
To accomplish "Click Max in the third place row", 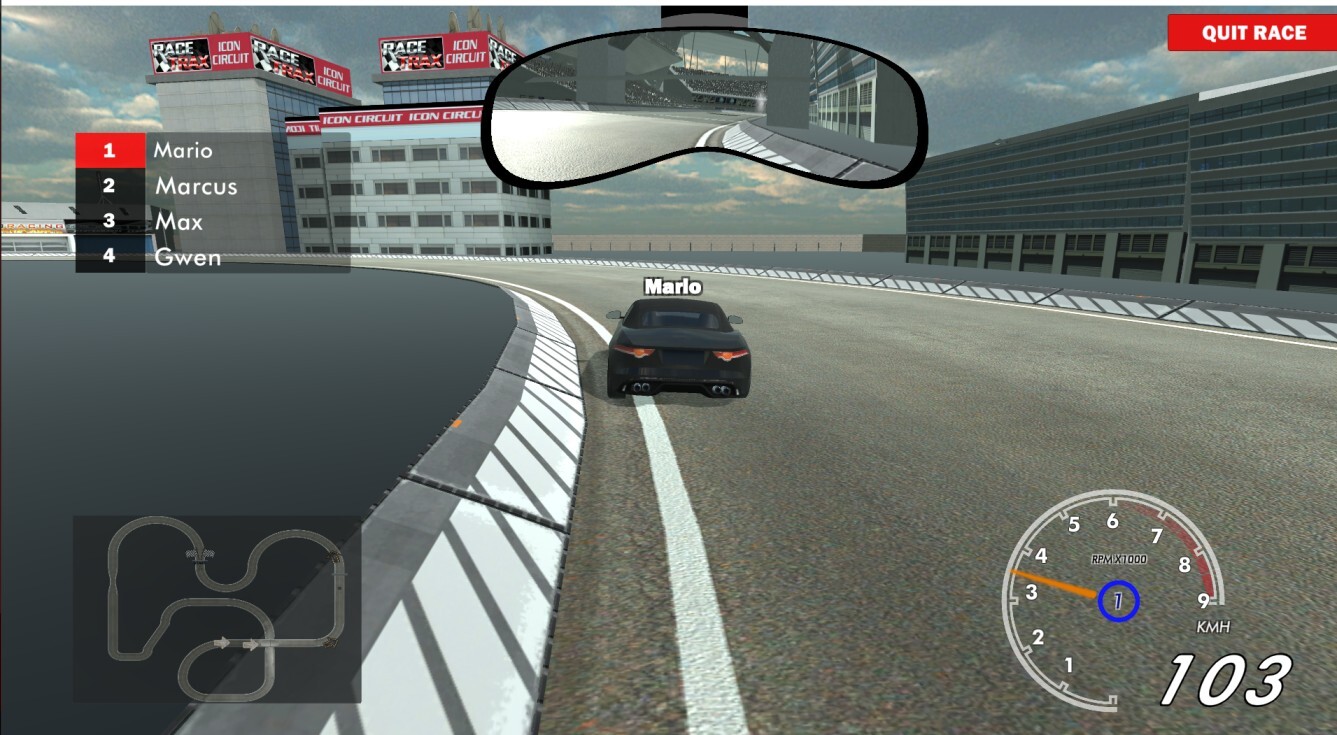I will point(180,222).
